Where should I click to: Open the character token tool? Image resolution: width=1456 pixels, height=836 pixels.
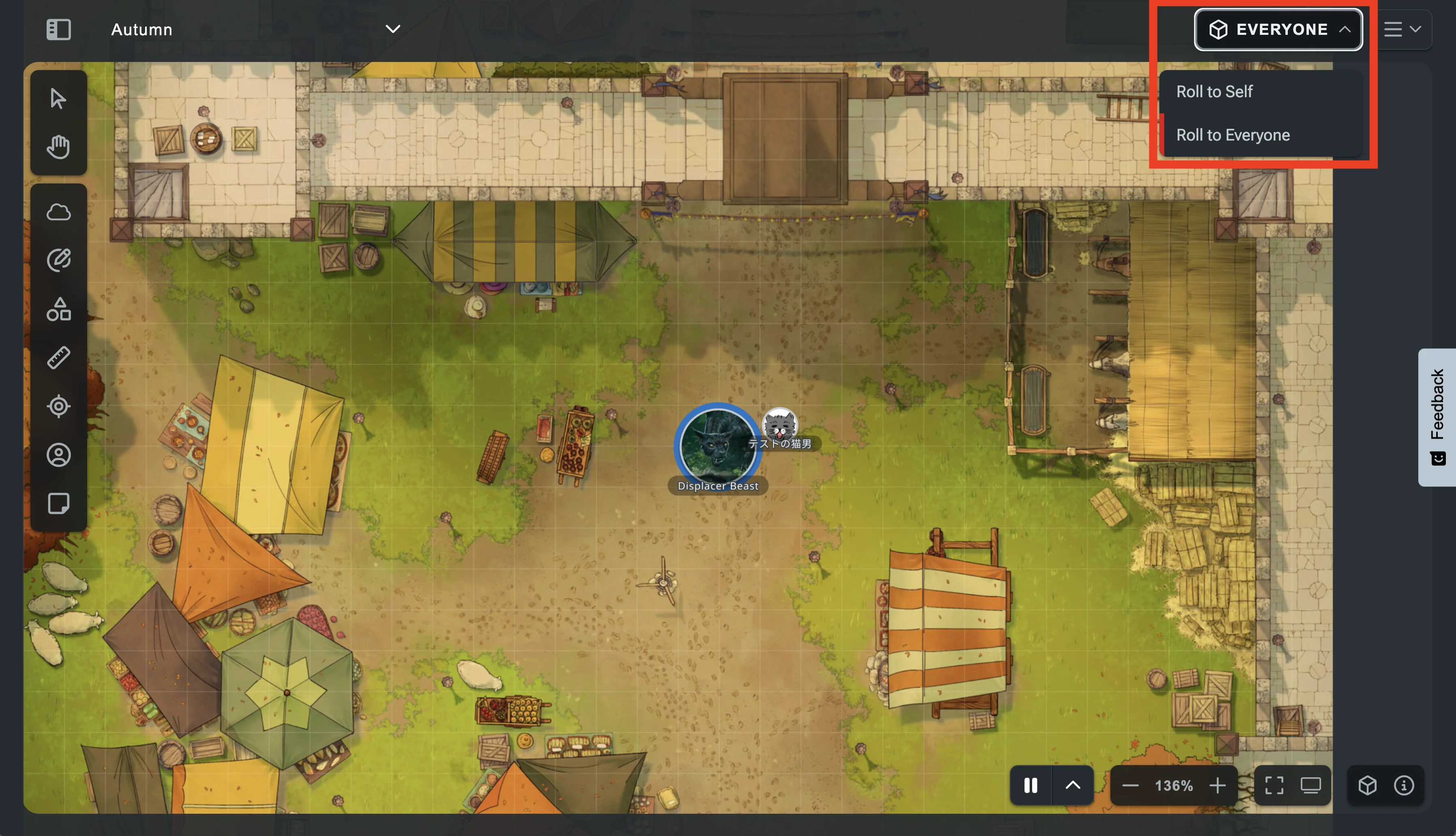58,455
